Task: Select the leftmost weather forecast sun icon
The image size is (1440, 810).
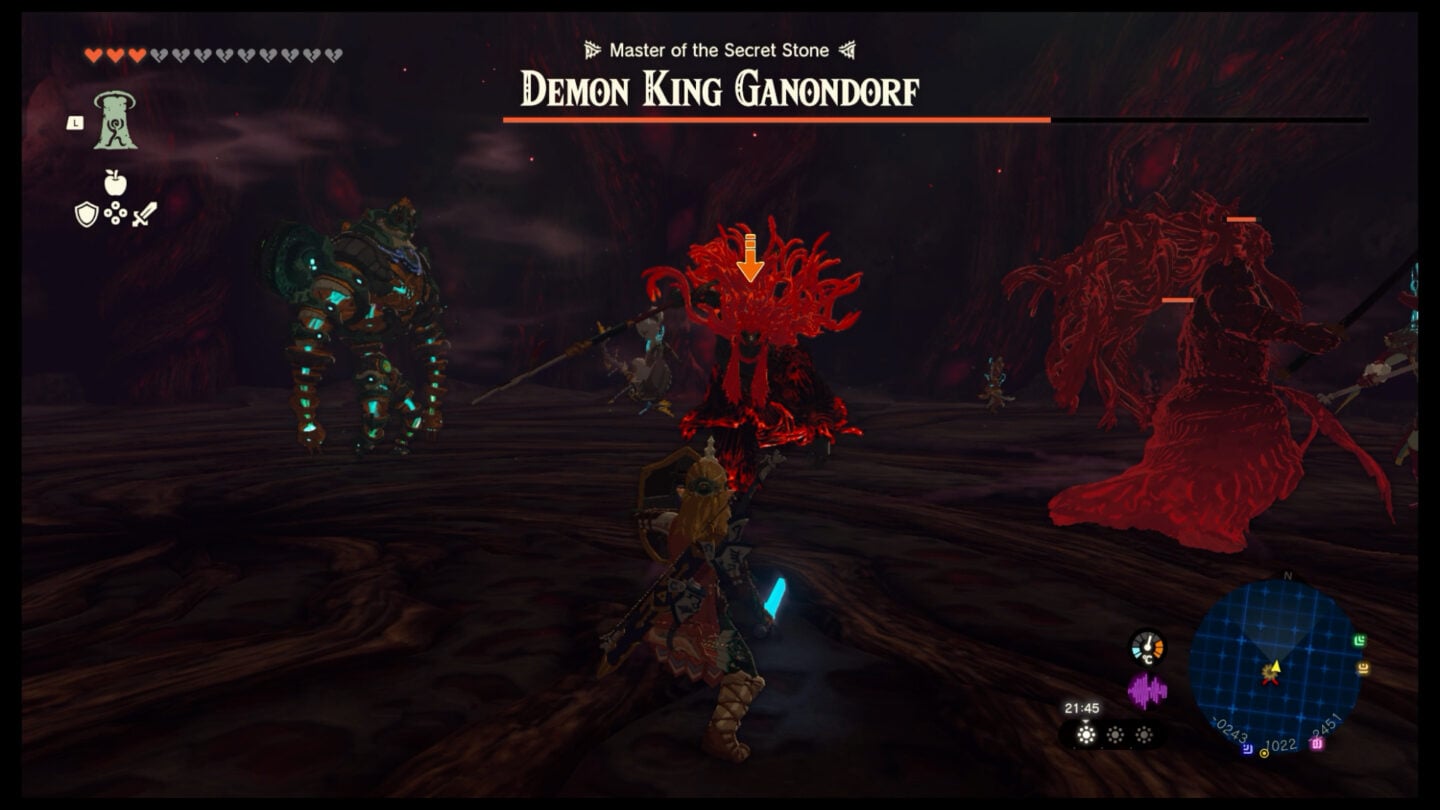Action: pyautogui.click(x=1085, y=734)
